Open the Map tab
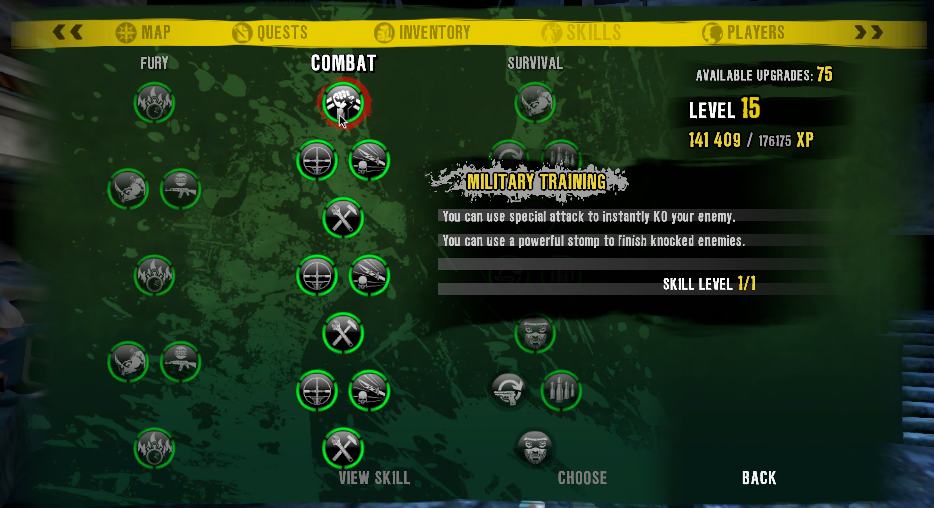The image size is (934, 508). click(x=143, y=32)
